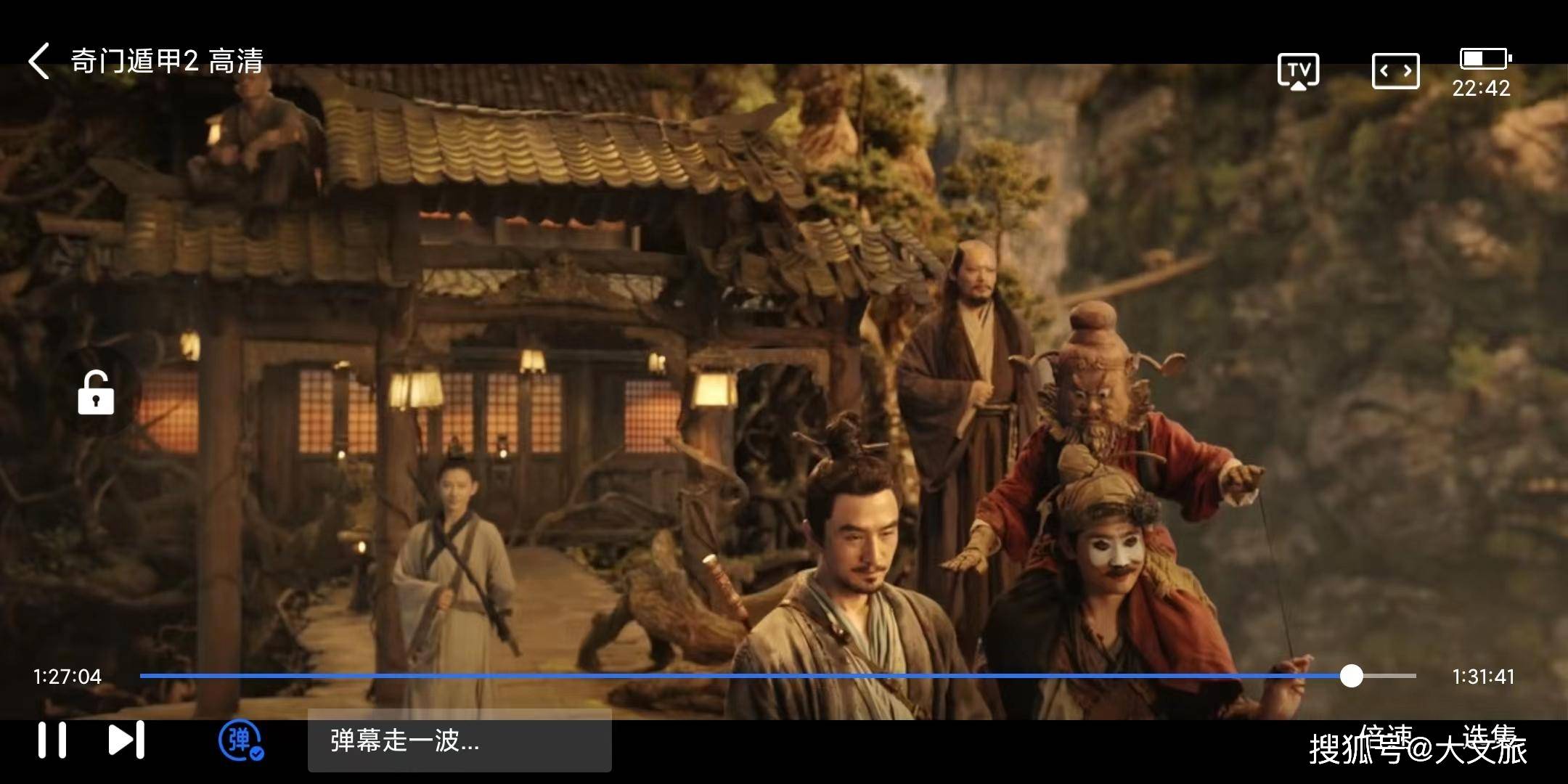The height and width of the screenshot is (784, 1568).
Task: Open the danmaku comment input box
Action: pyautogui.click(x=459, y=740)
